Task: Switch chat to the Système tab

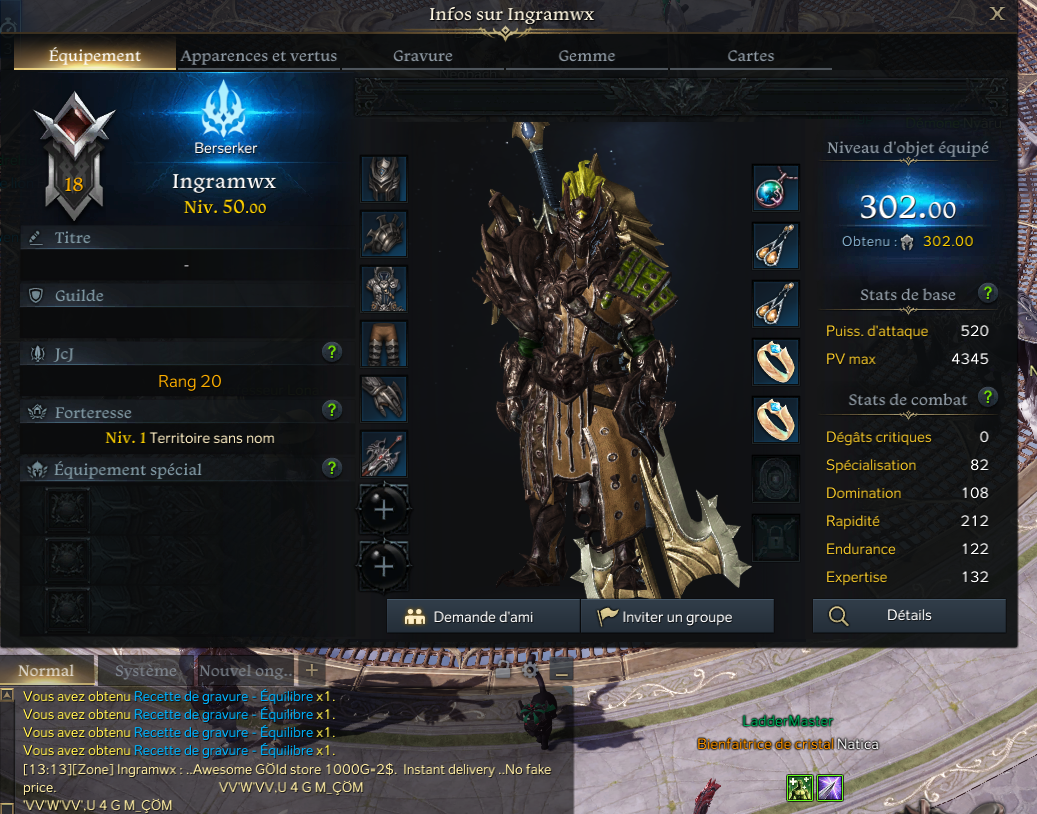Action: pos(145,671)
